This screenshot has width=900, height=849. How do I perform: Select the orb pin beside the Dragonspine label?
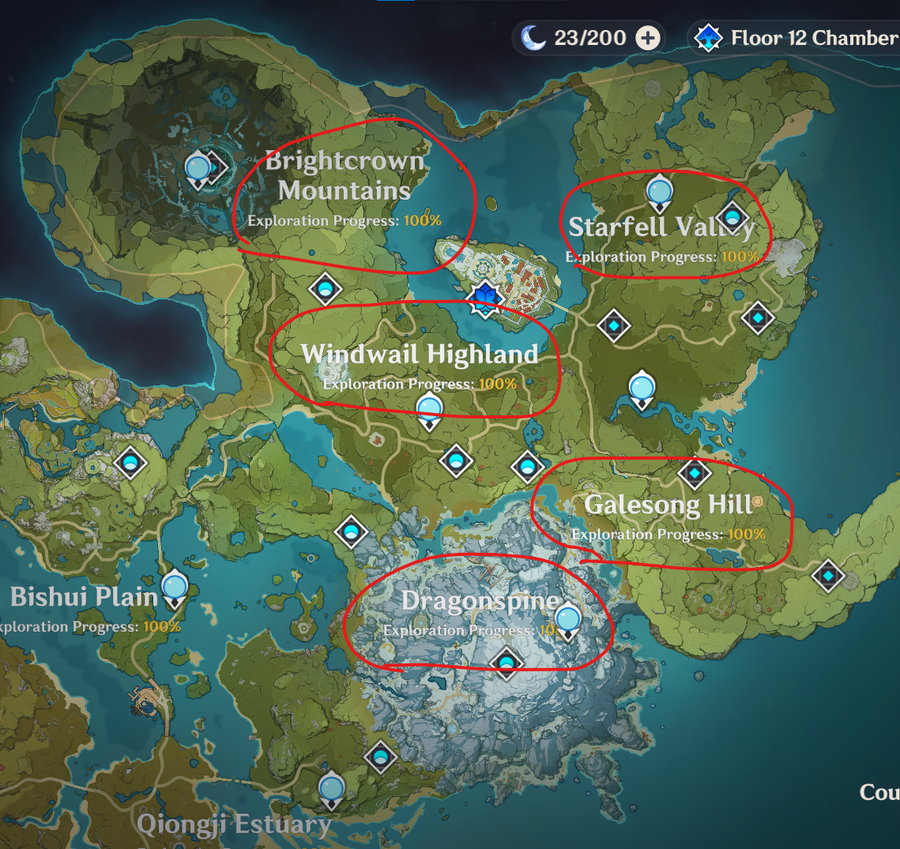coord(568,620)
